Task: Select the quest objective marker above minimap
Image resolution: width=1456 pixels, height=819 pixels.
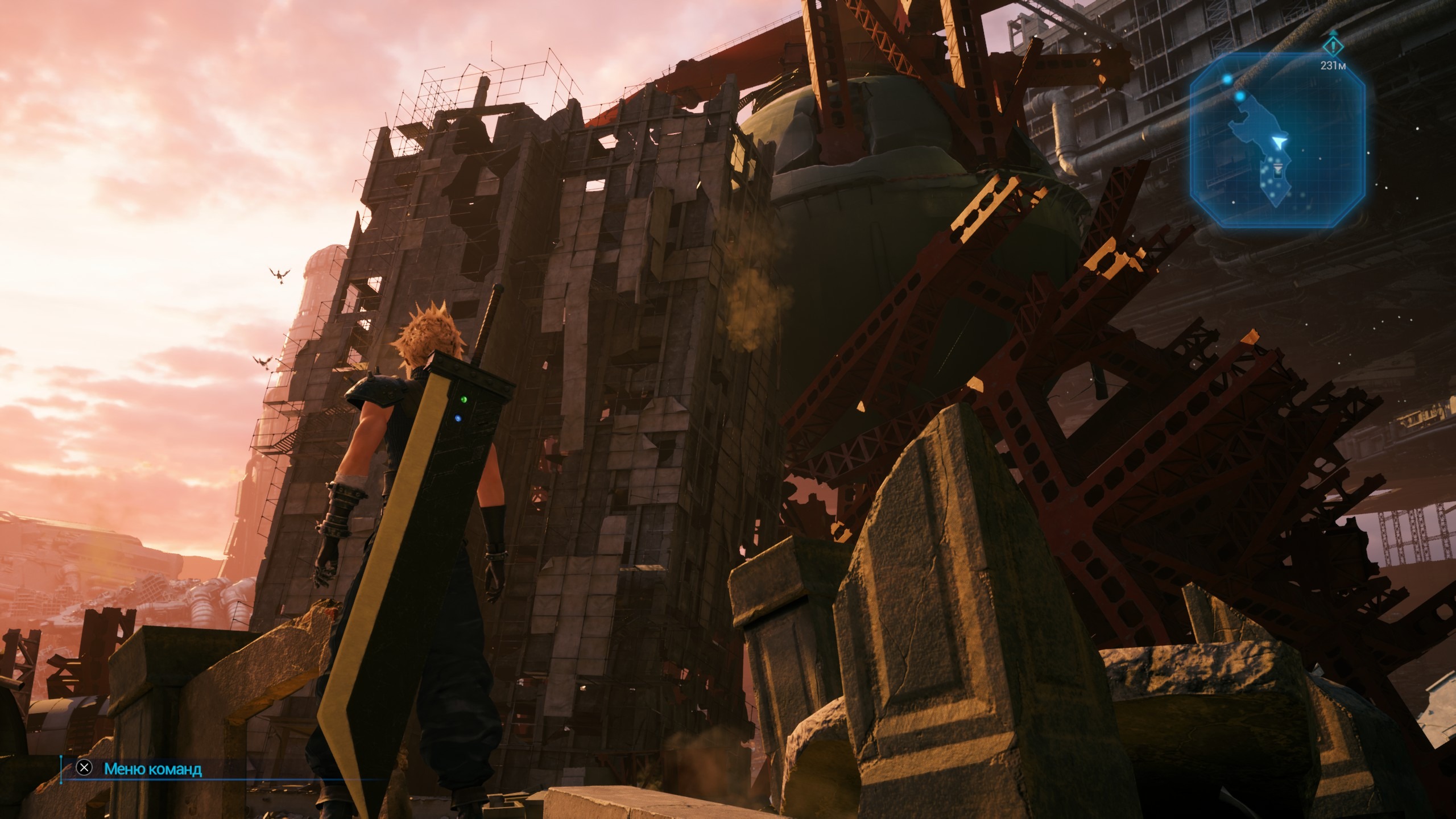Action: [1332, 46]
